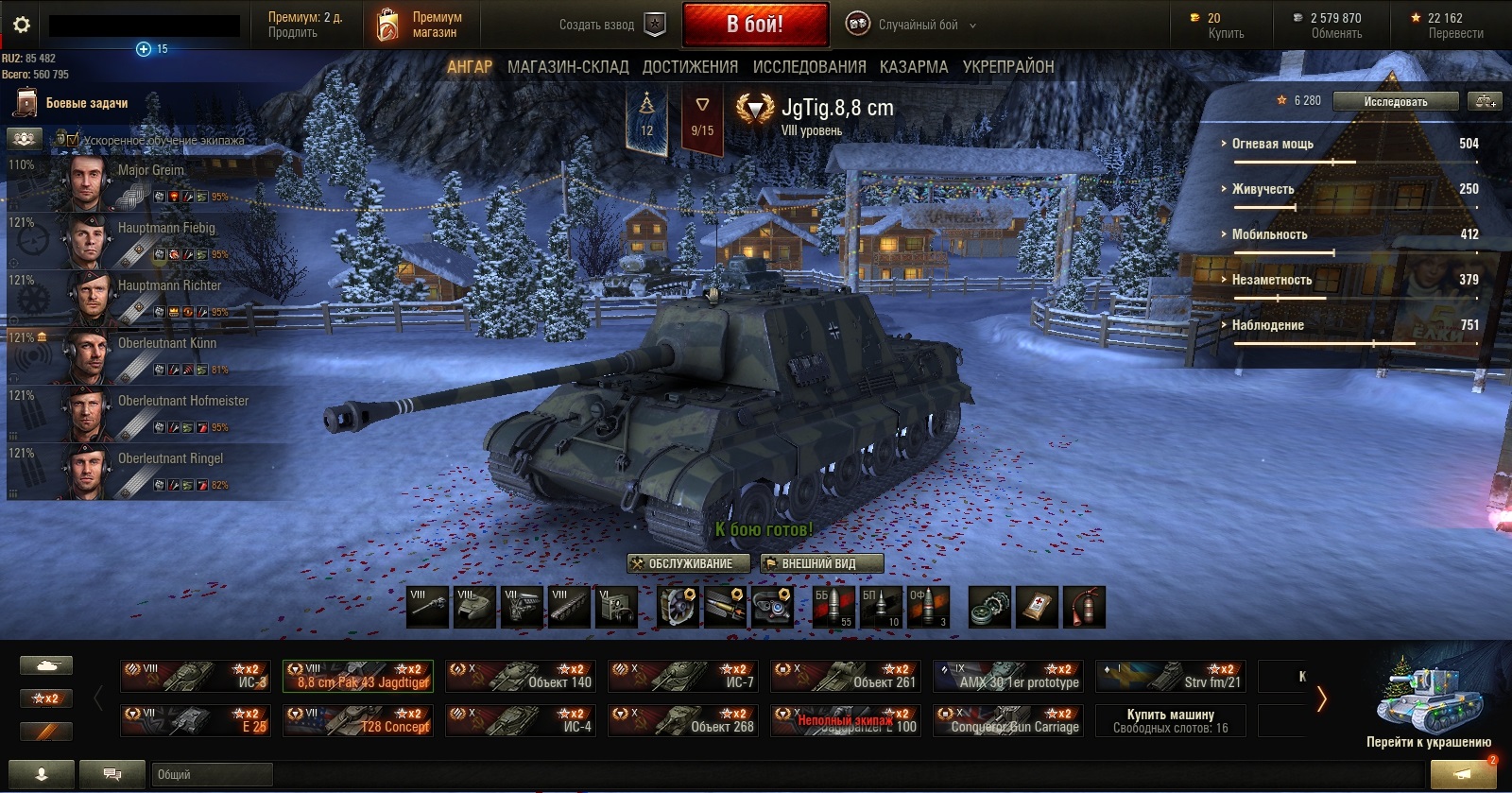Start battle with the В бой! button
1512x793 pixels.
tap(755, 25)
